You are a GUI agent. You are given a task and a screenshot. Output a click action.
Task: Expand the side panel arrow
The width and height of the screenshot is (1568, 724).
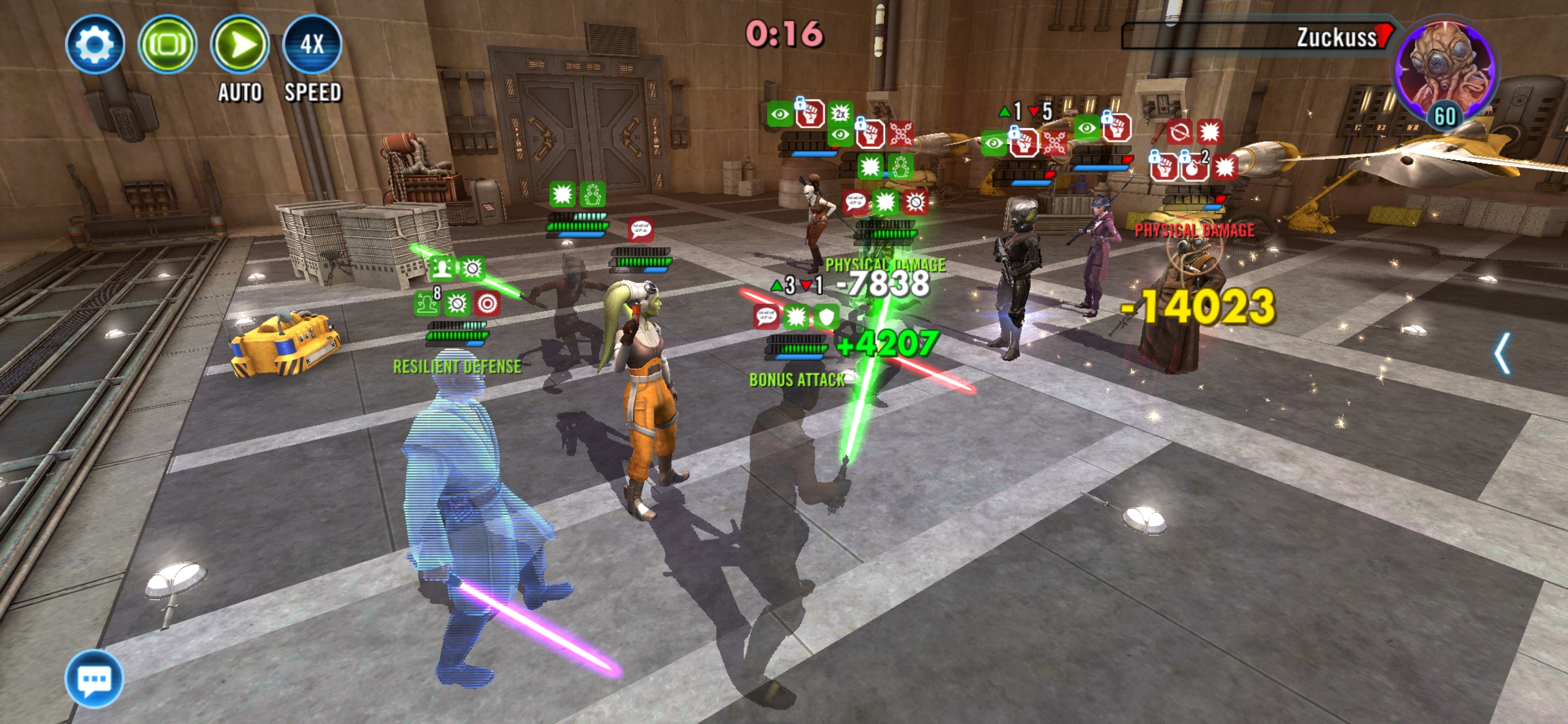[1502, 353]
